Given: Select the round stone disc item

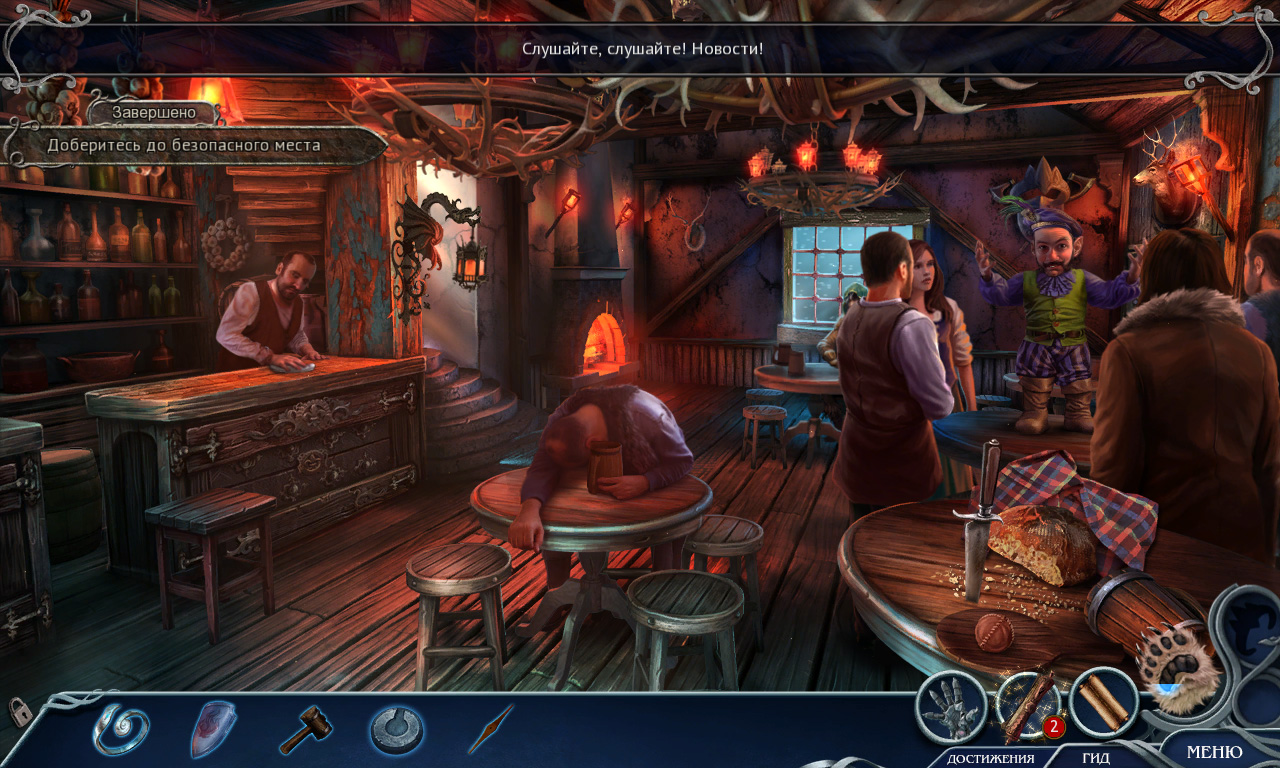Looking at the screenshot, I should [x=397, y=729].
